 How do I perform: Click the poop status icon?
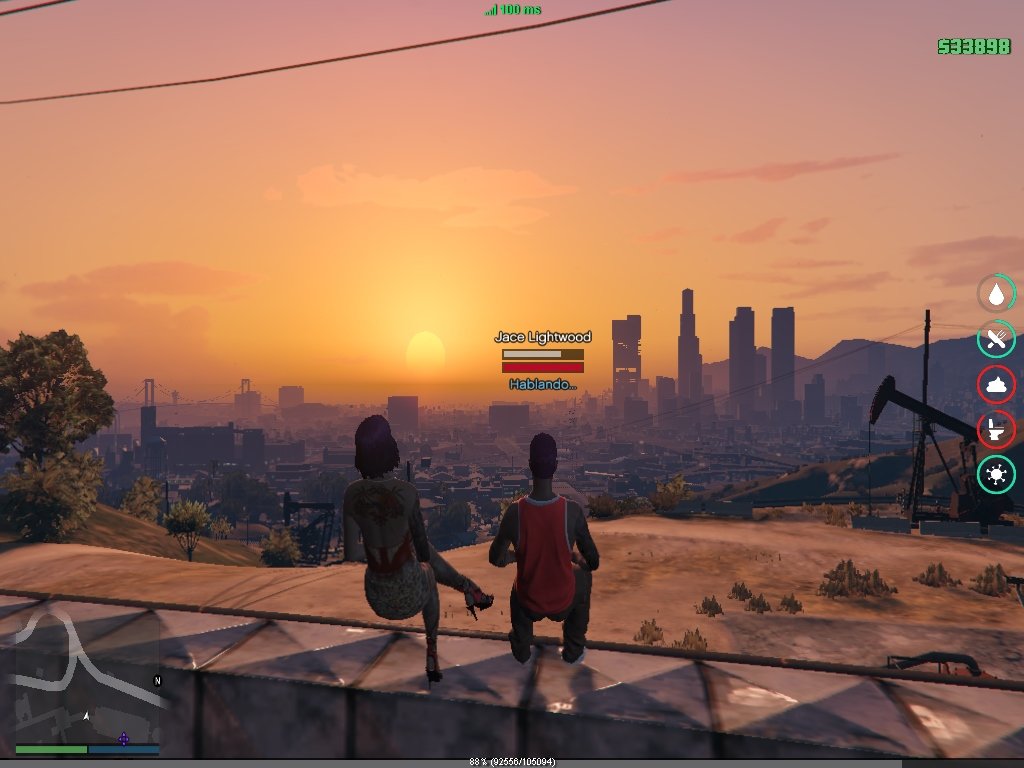pyautogui.click(x=996, y=385)
